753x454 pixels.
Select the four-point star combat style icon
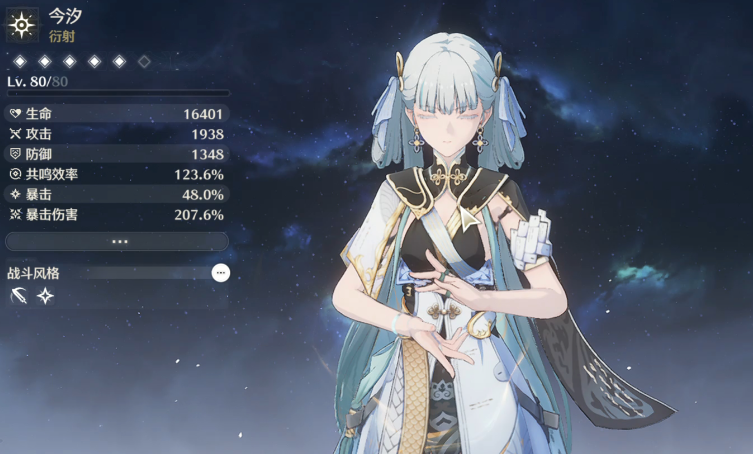(45, 296)
